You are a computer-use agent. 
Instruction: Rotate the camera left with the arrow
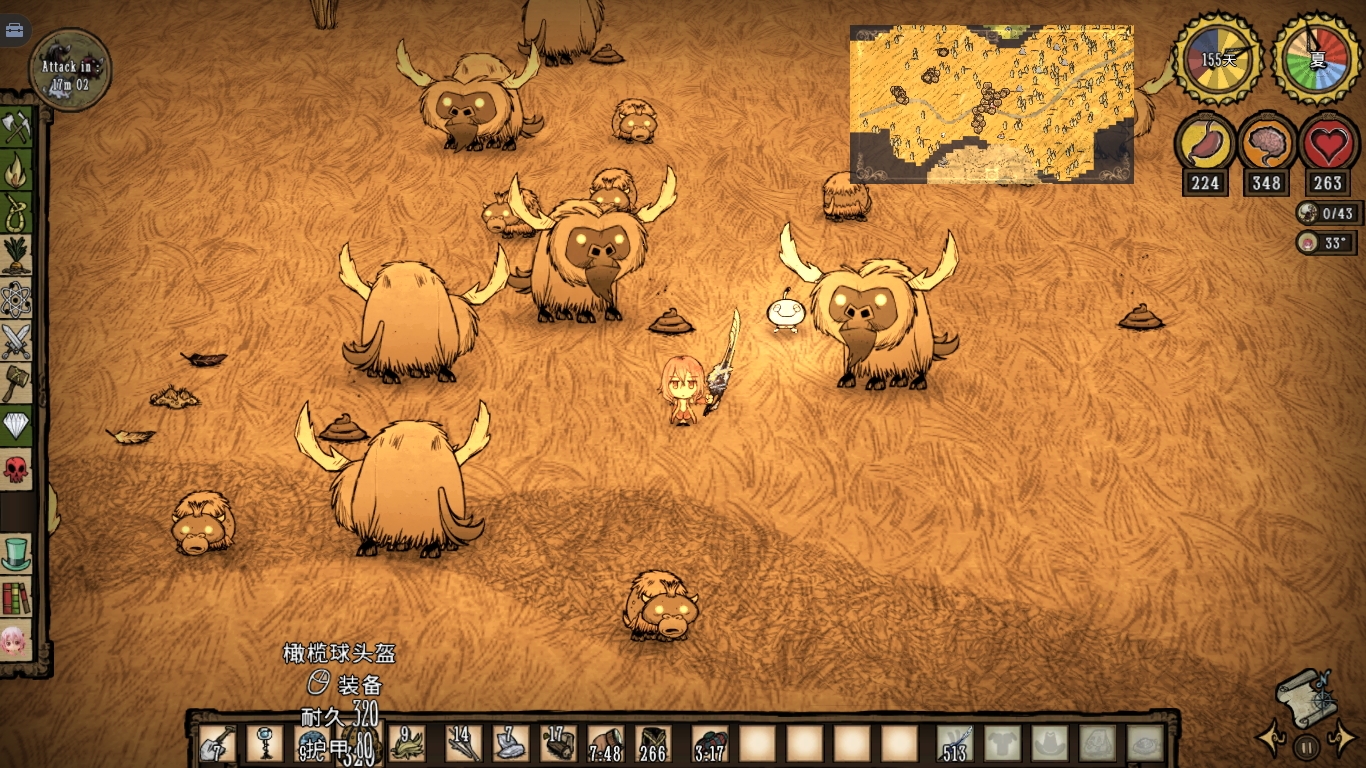pyautogui.click(x=1271, y=739)
